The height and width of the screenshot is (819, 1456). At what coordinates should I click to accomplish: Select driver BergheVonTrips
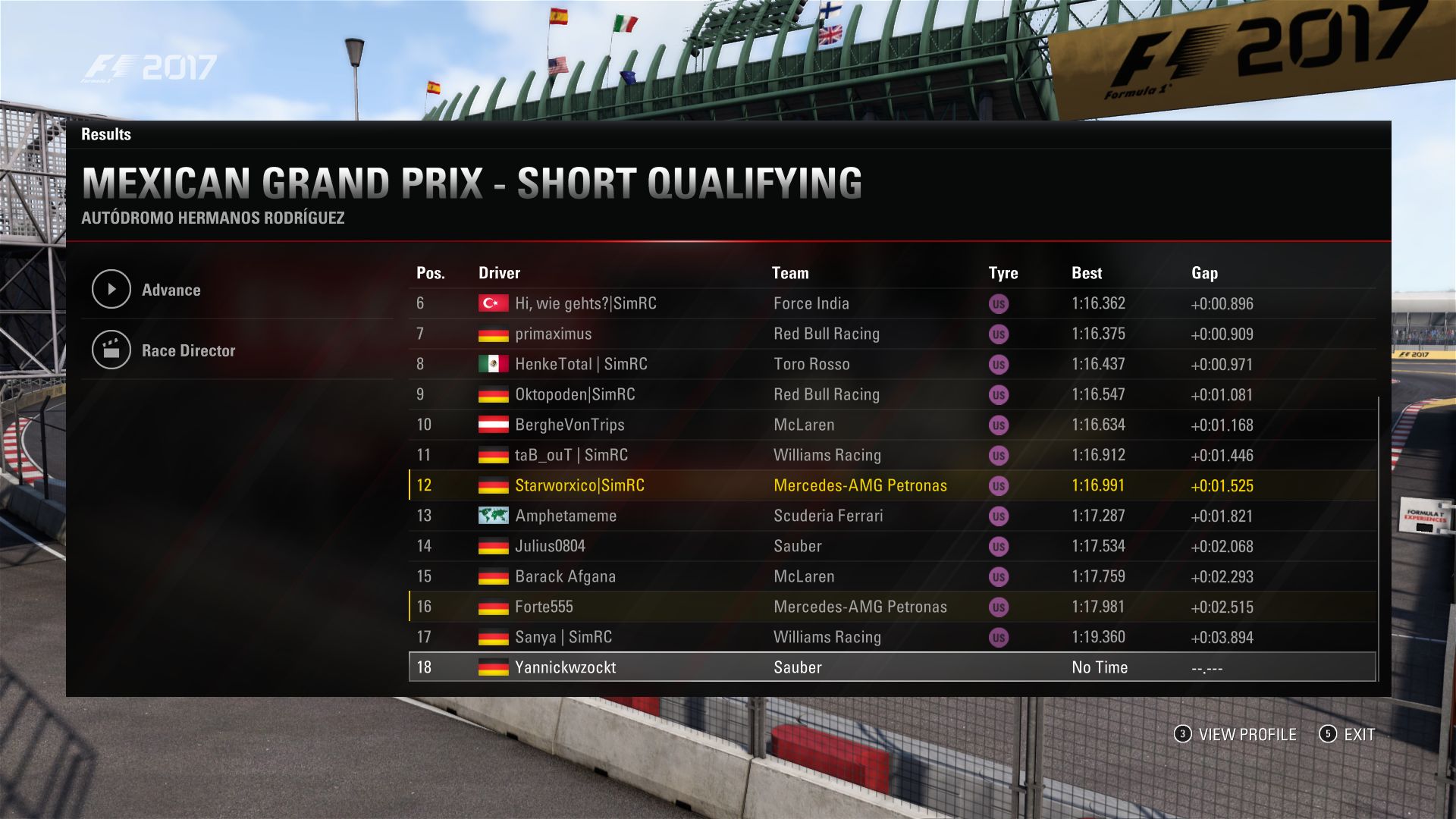tap(570, 425)
